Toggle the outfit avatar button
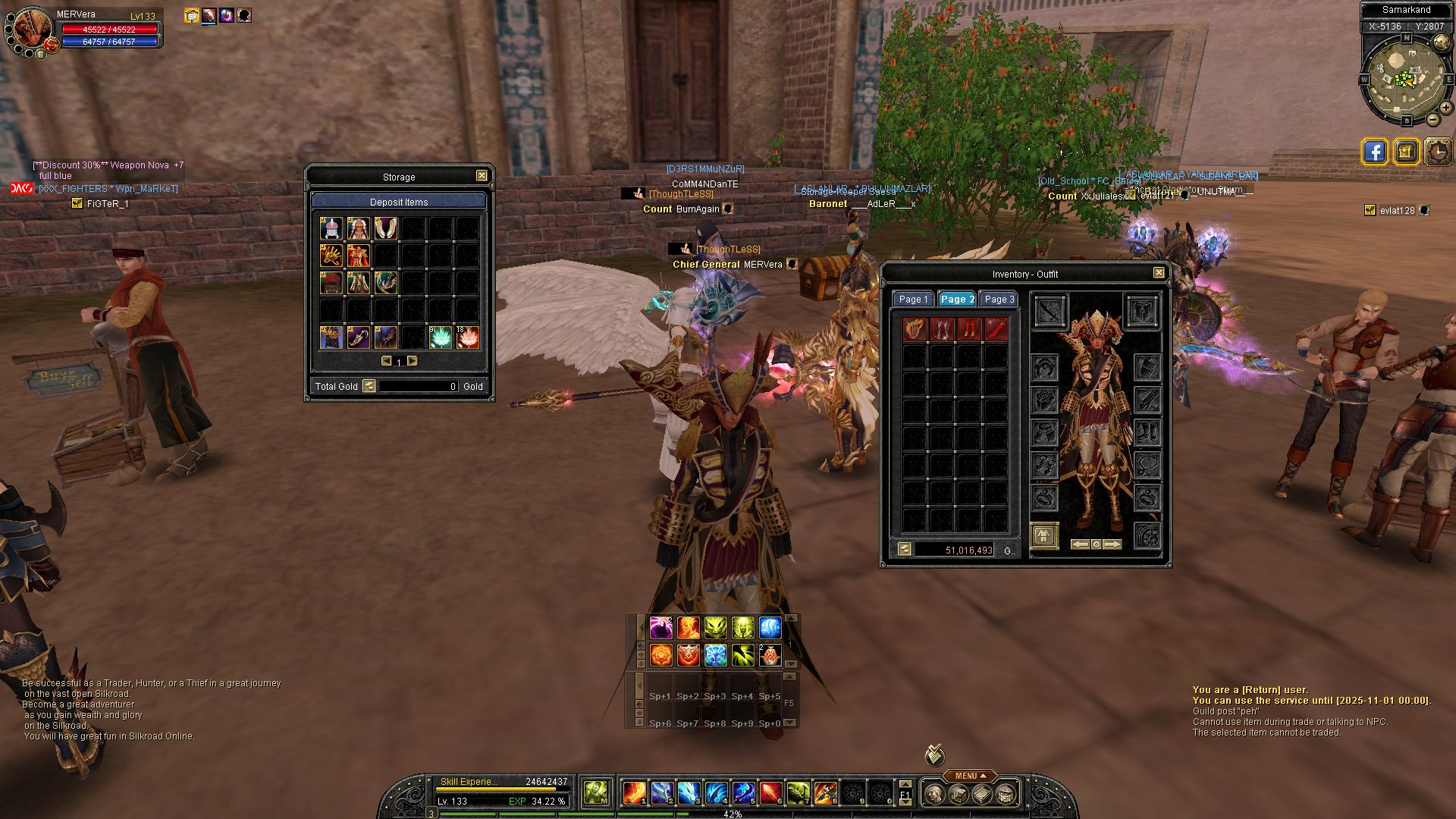The height and width of the screenshot is (819, 1456). 1044,536
